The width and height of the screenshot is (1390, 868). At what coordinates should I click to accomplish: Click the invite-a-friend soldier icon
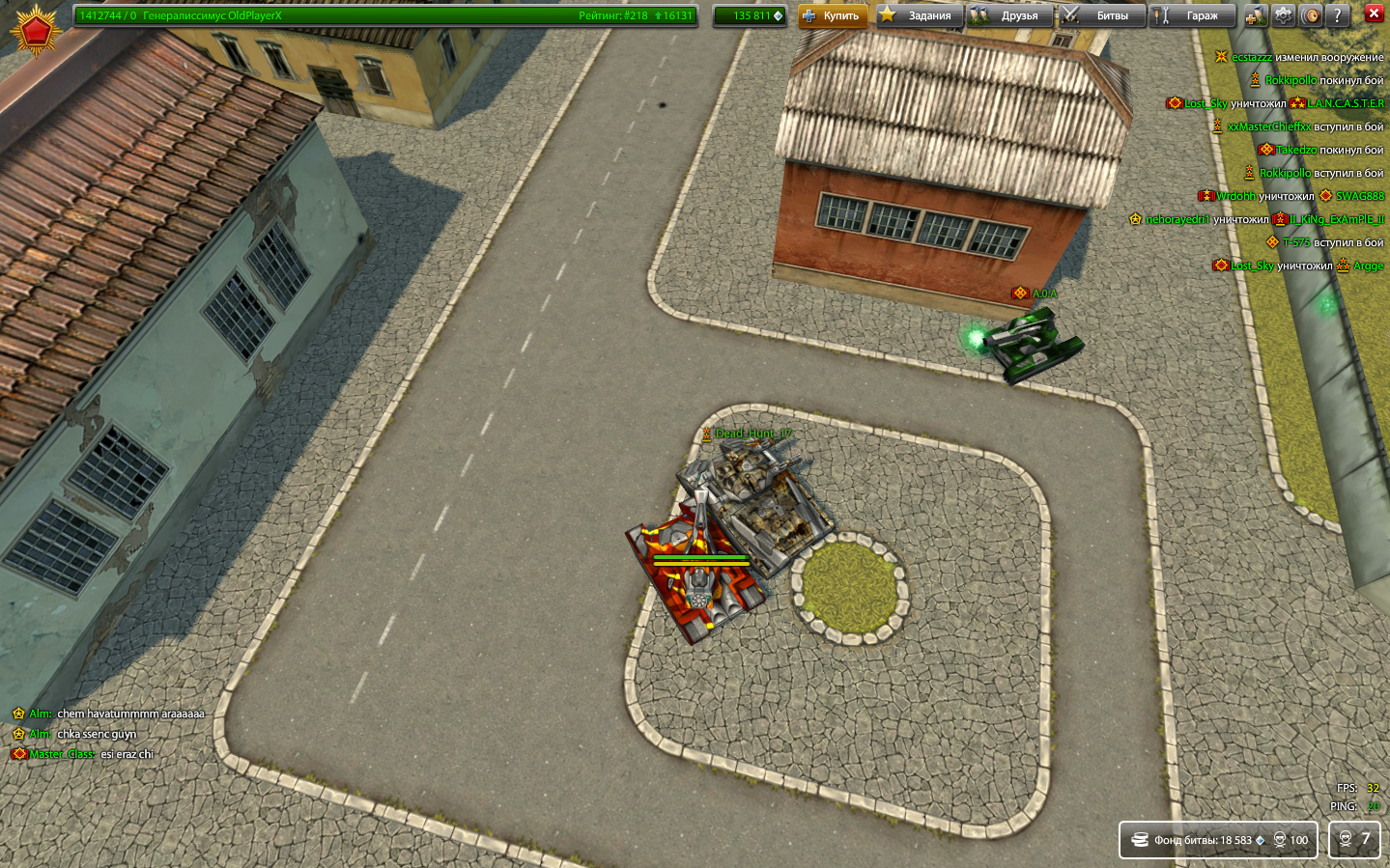(1256, 14)
